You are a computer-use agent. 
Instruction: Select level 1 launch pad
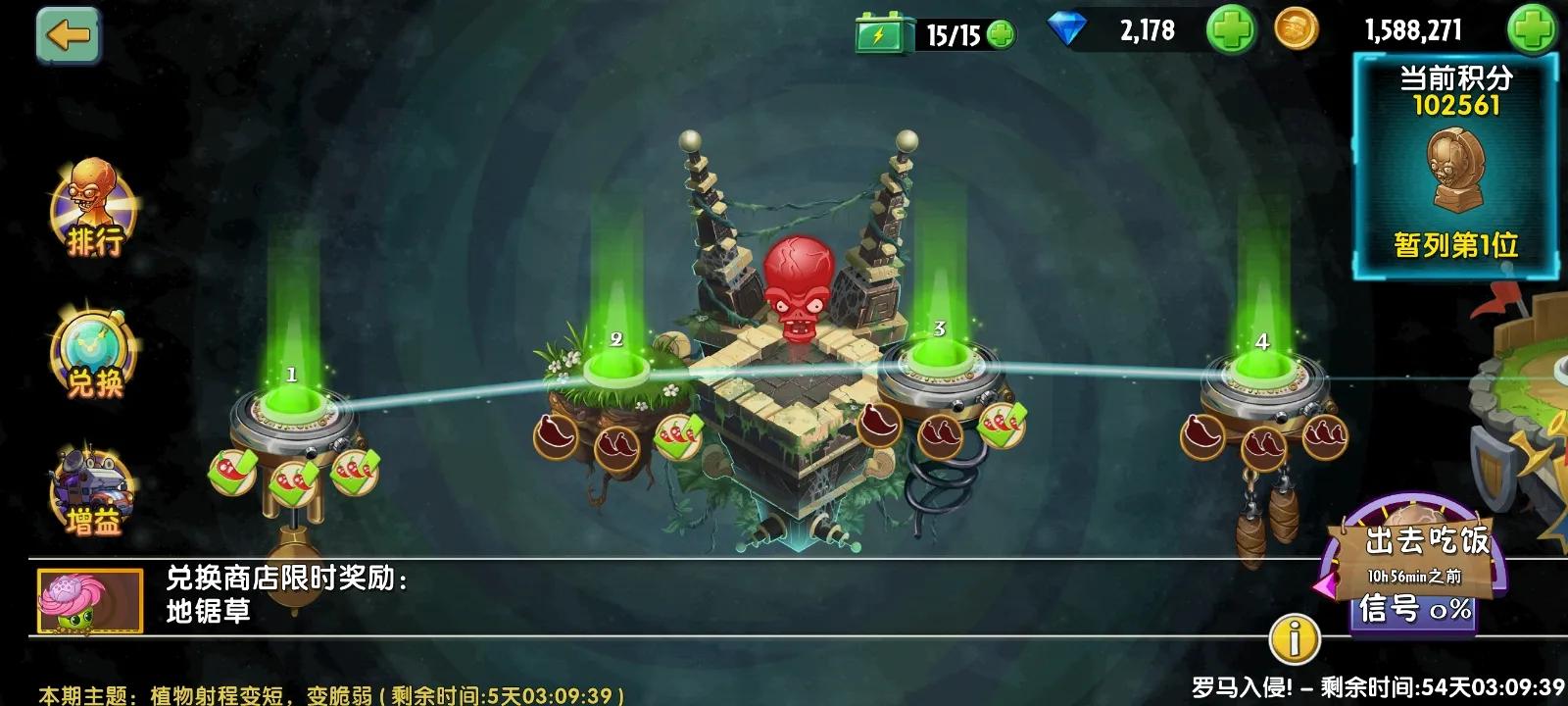(x=289, y=407)
